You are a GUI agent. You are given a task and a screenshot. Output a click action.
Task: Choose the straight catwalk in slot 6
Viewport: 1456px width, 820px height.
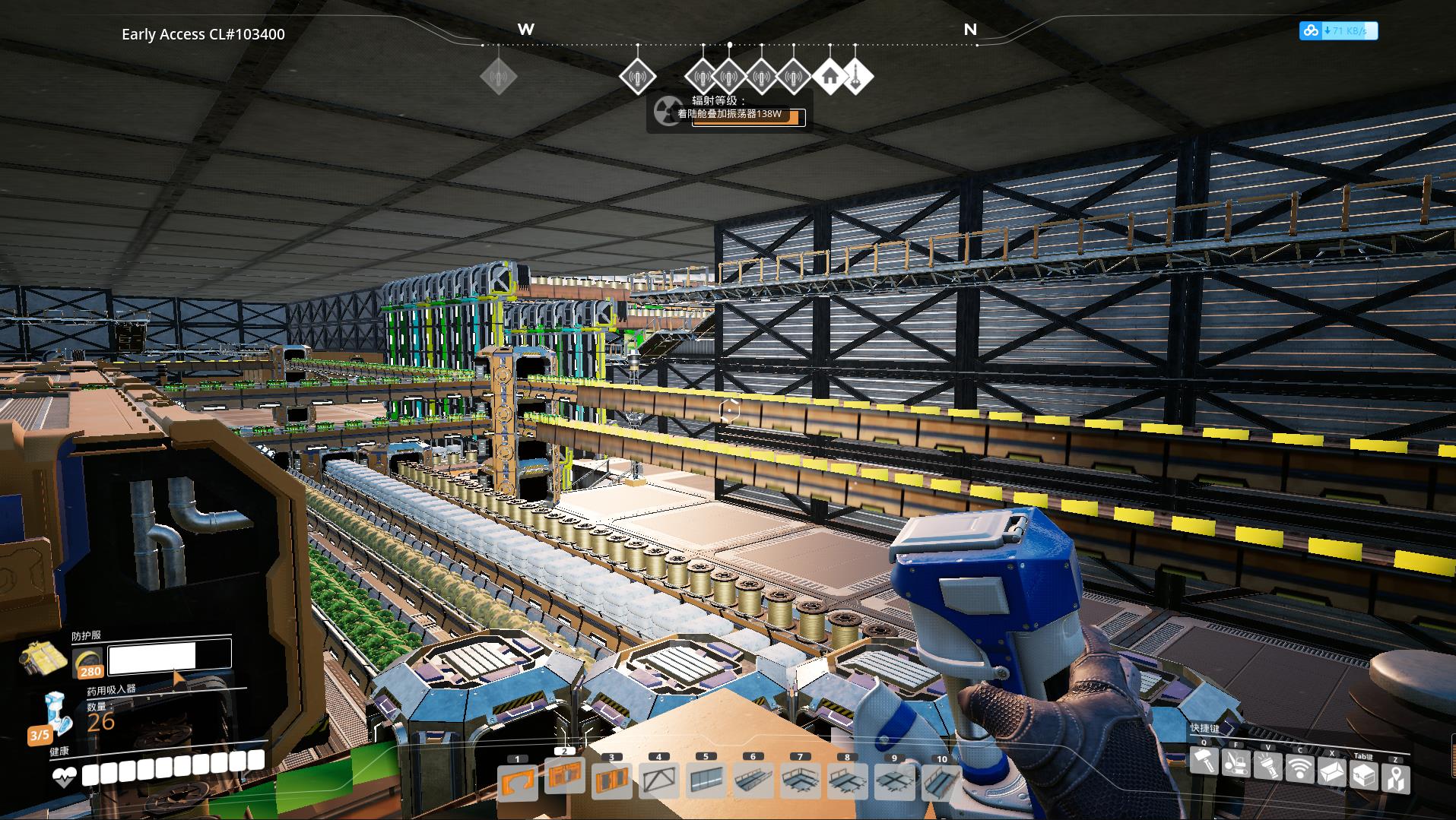(753, 781)
